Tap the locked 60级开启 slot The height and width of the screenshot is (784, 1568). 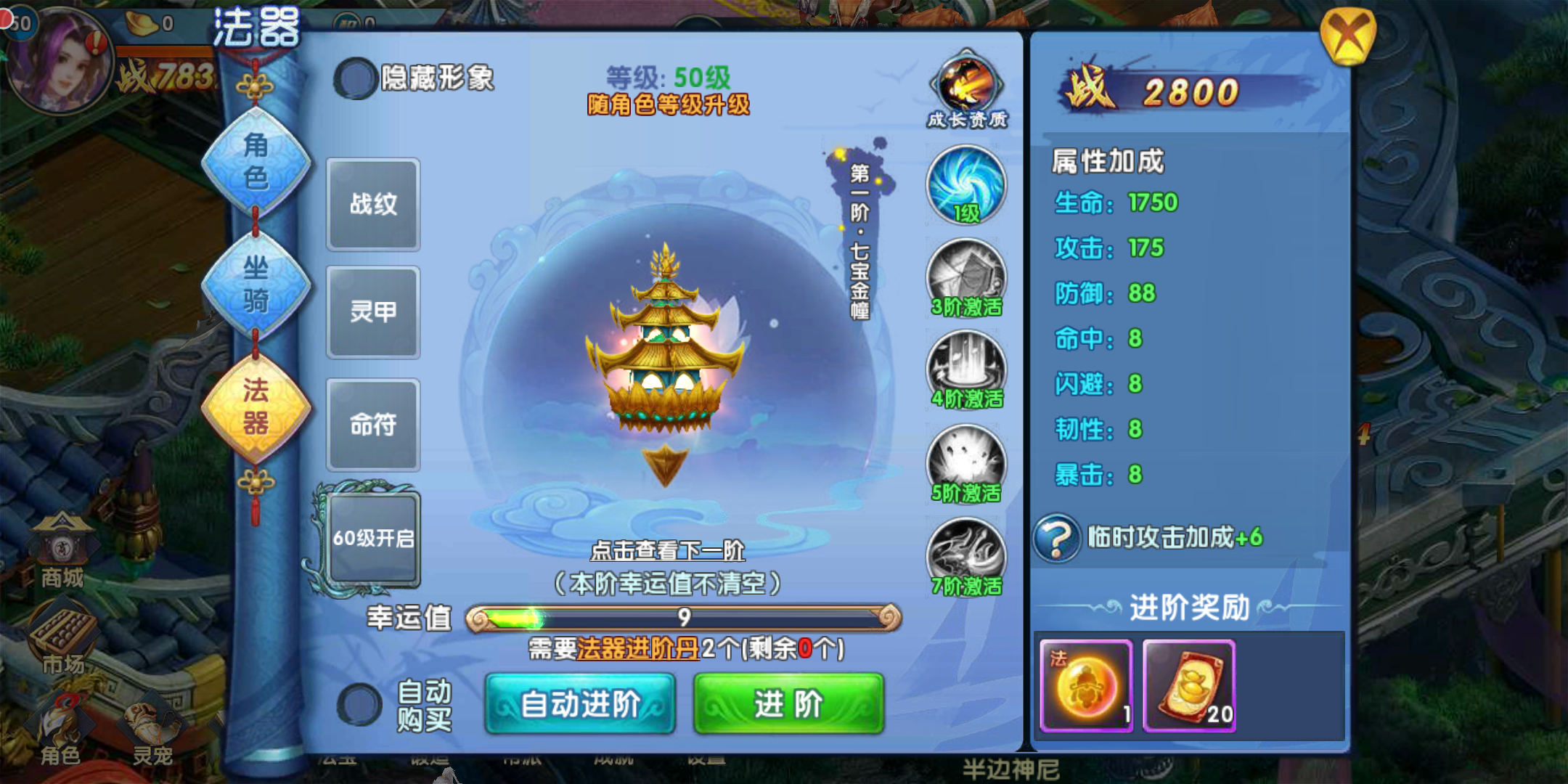point(373,538)
